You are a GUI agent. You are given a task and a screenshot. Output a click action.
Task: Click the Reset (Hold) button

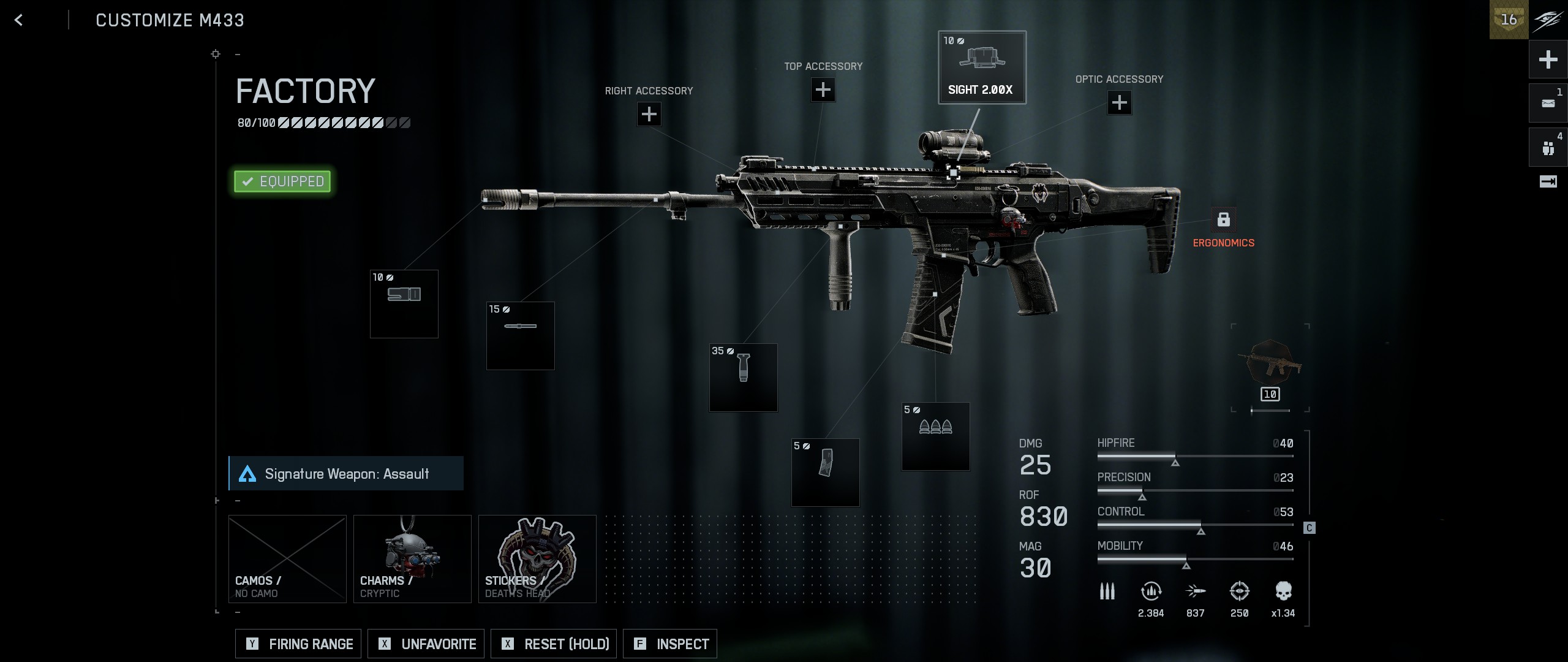point(554,644)
